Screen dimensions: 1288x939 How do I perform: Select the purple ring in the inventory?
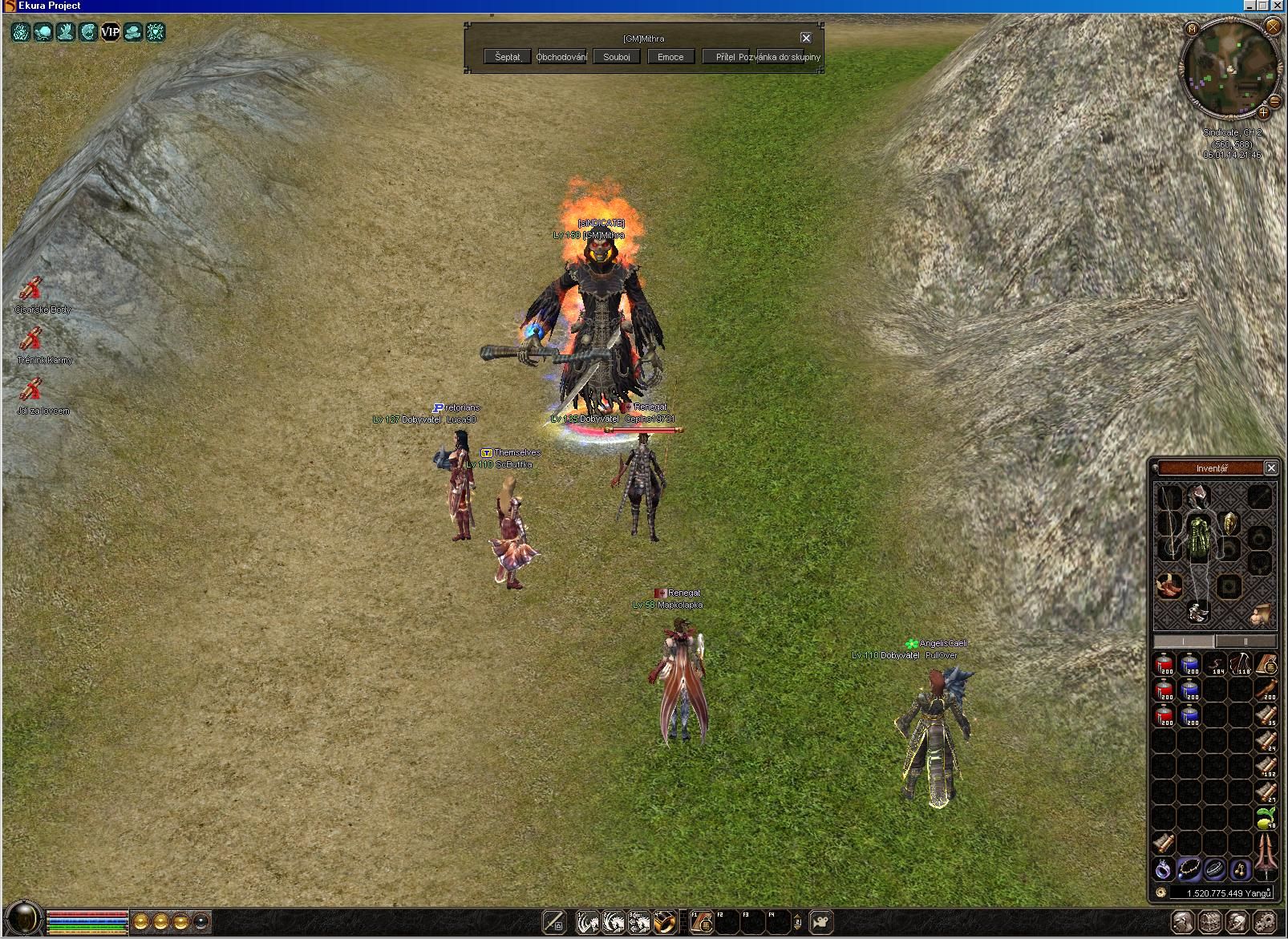pos(1164,868)
